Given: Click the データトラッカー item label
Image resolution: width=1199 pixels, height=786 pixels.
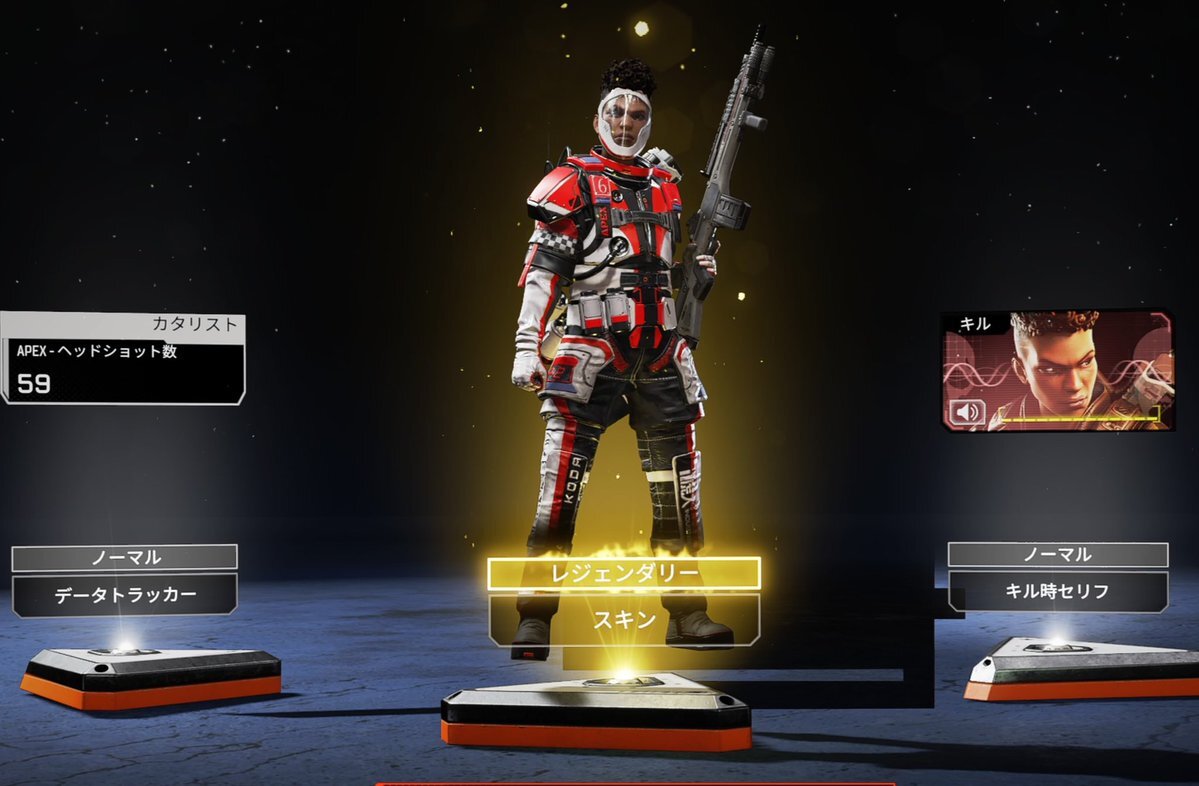Looking at the screenshot, I should (125, 595).
